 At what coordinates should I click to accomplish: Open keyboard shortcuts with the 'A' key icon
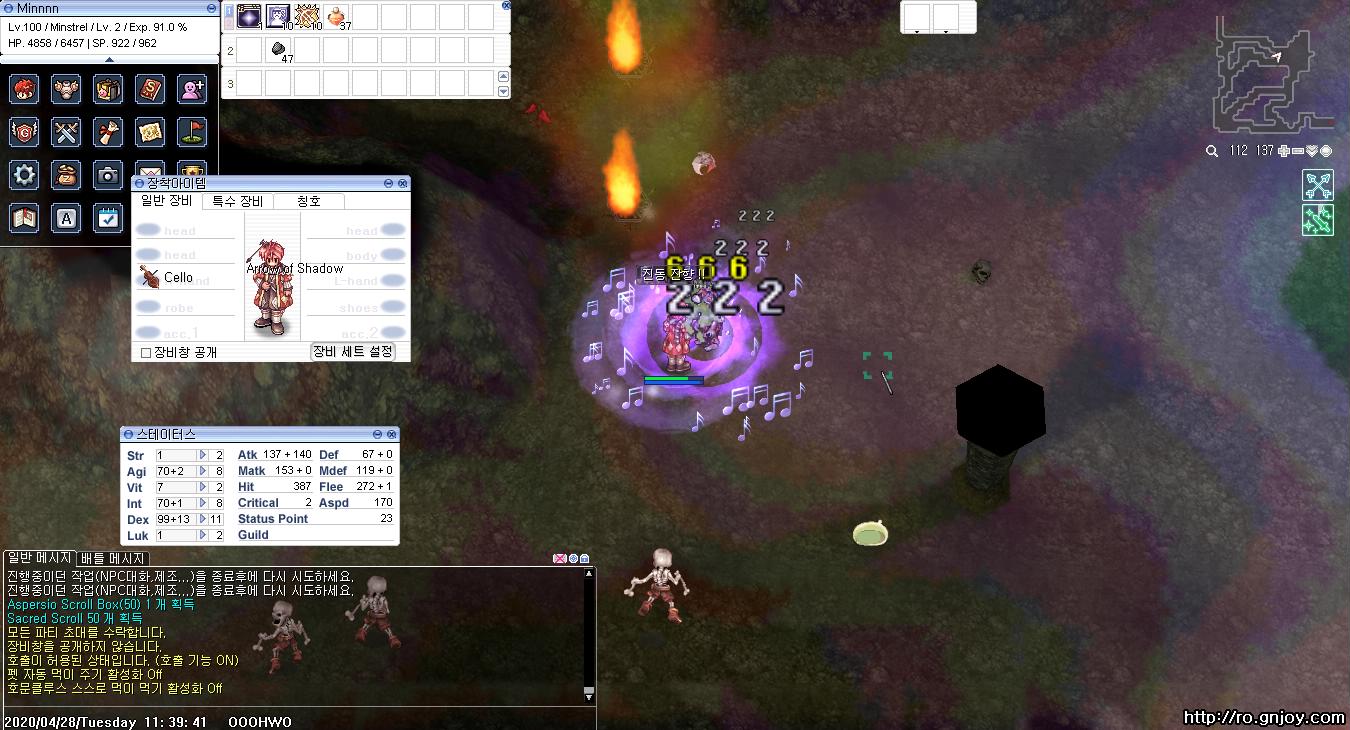[x=66, y=218]
